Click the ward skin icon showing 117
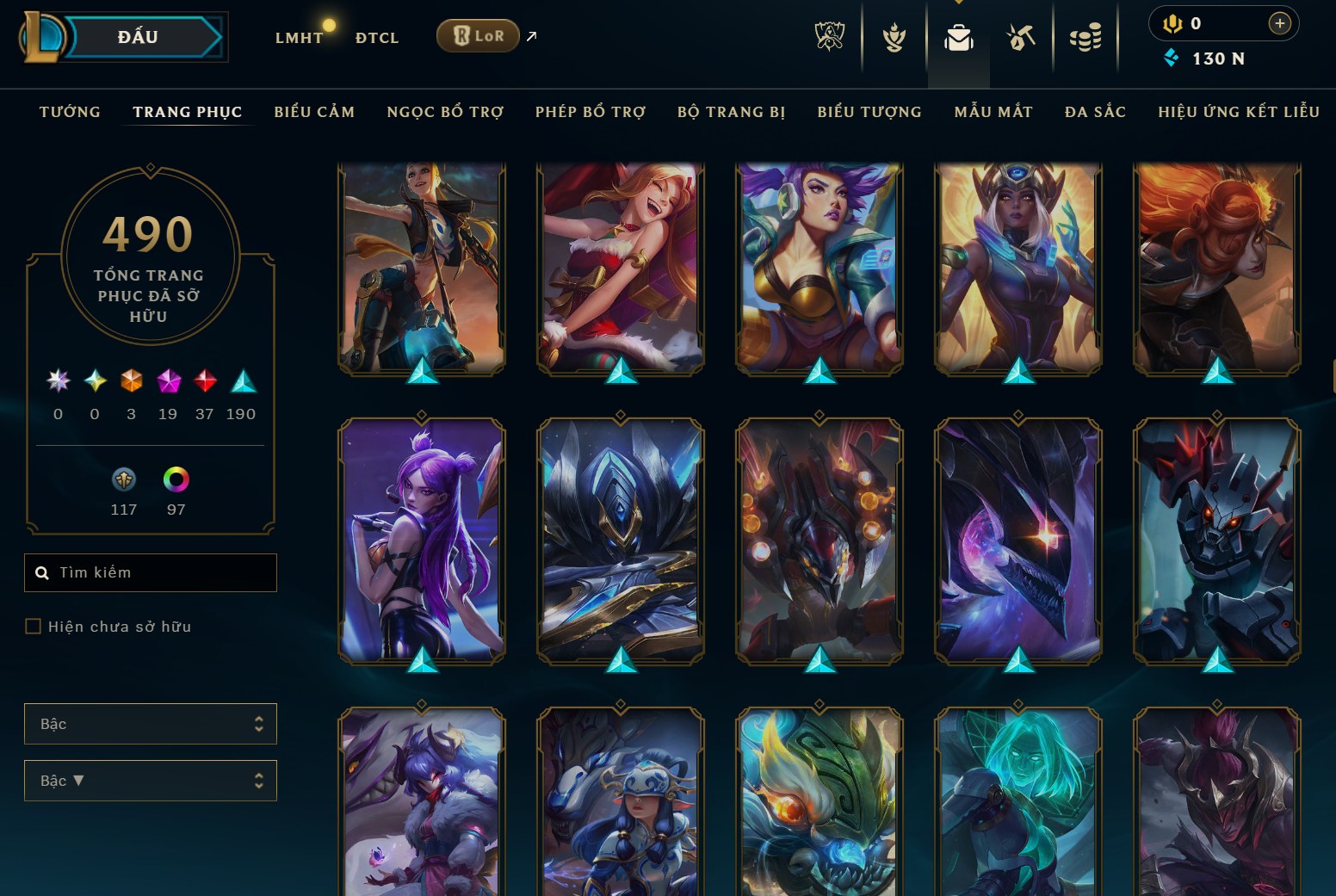Viewport: 1336px width, 896px height. [x=124, y=480]
